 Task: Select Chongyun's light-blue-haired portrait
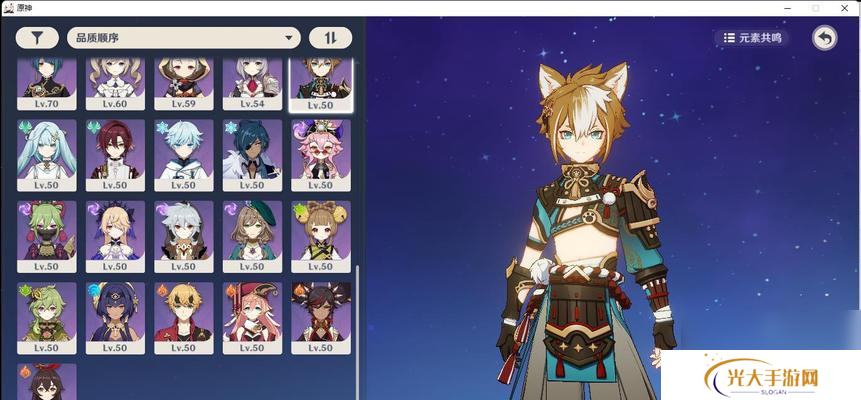pyautogui.click(x=184, y=154)
